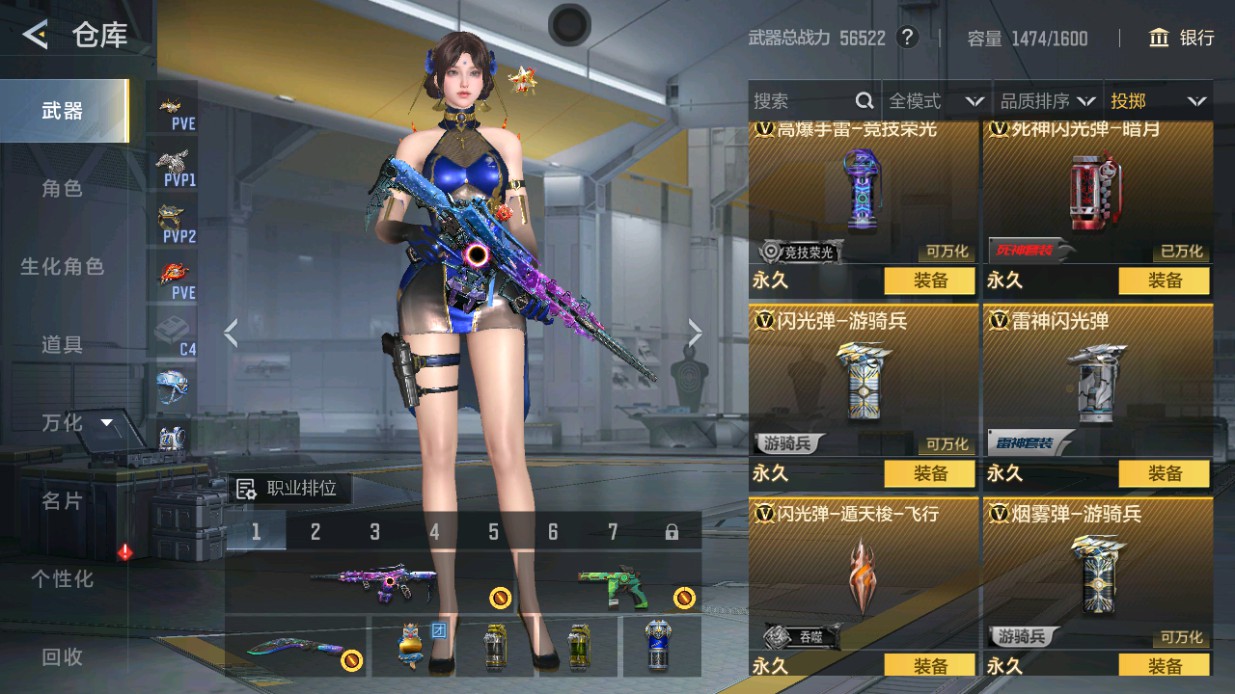This screenshot has width=1235, height=694.
Task: Open the 生化角色 tab
Action: pos(62,266)
